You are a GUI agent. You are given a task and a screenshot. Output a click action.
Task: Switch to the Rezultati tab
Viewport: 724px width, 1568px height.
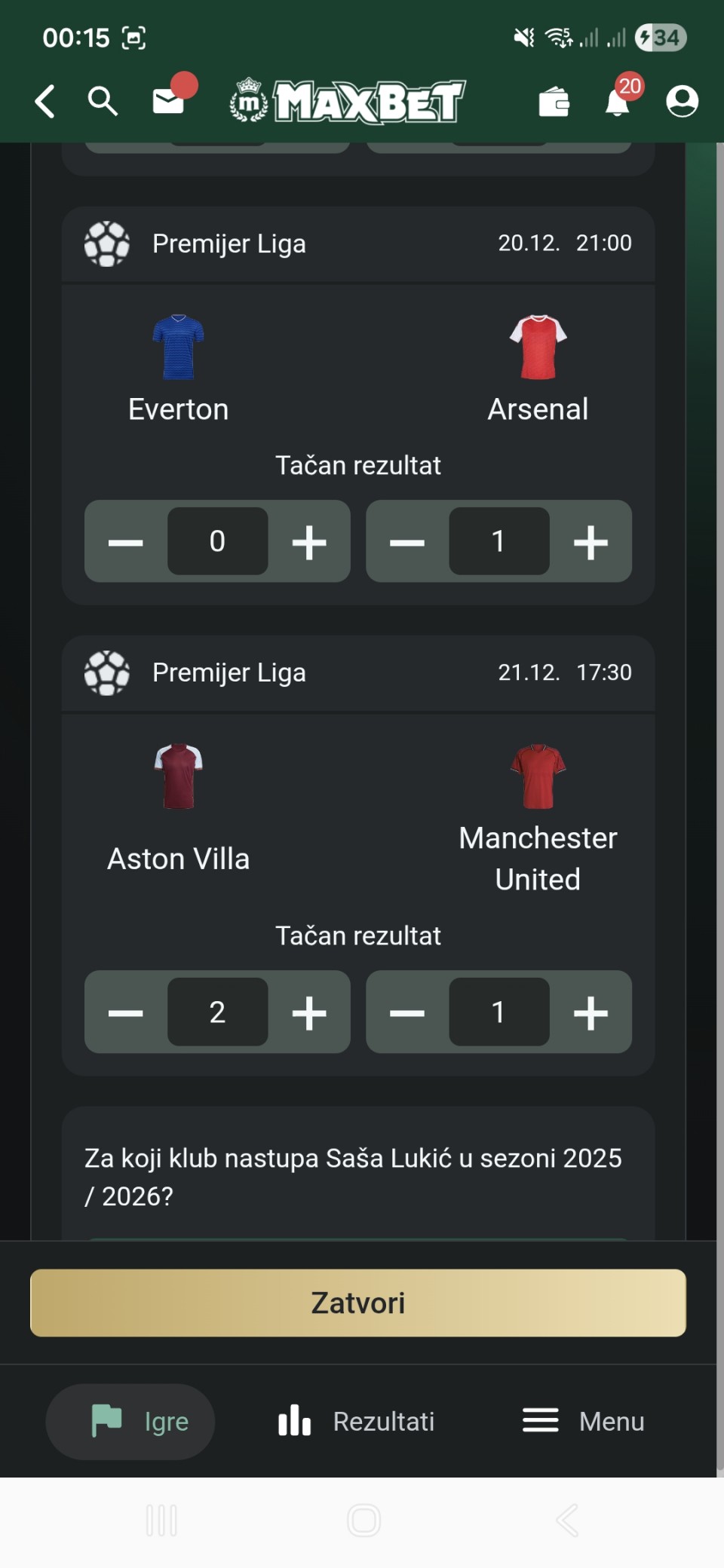357,1421
